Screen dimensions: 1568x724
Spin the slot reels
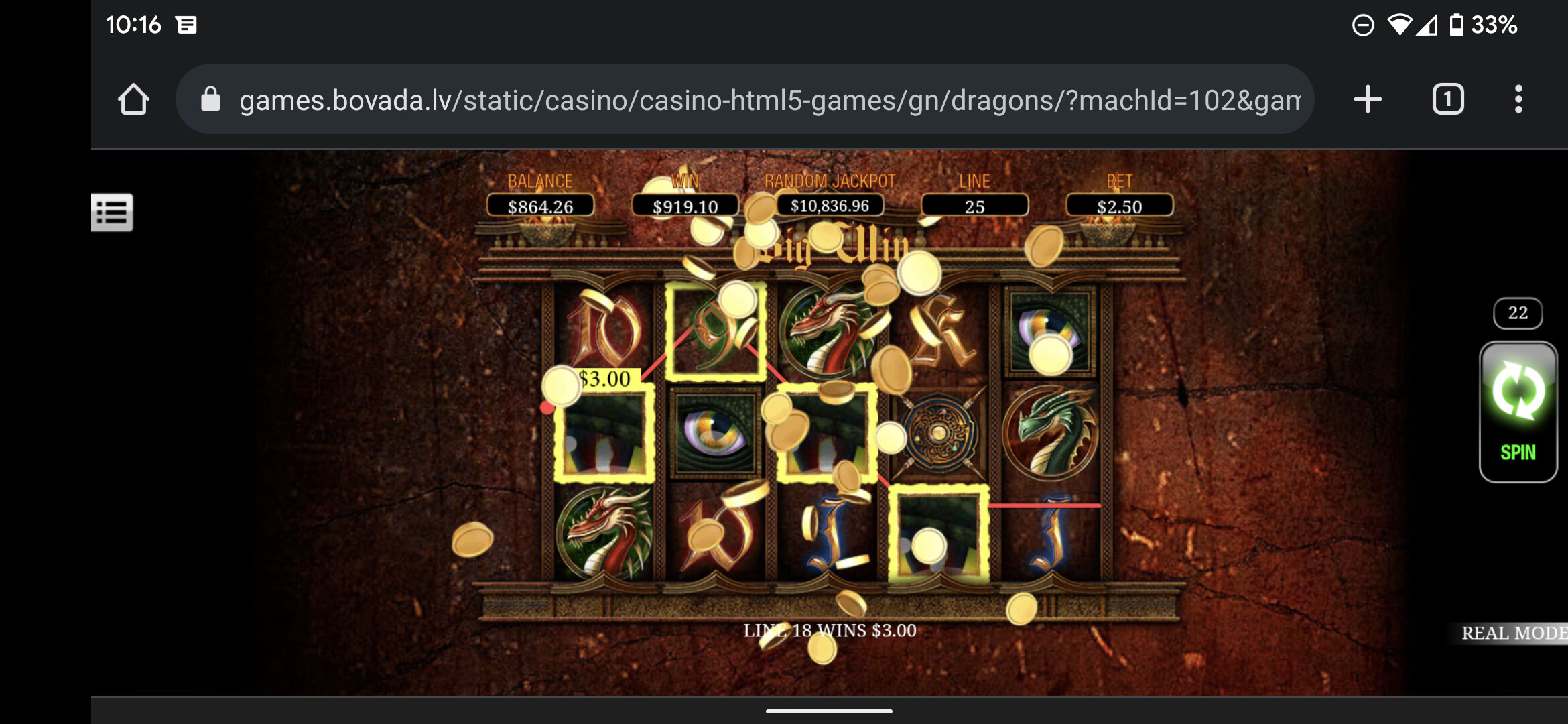1518,412
